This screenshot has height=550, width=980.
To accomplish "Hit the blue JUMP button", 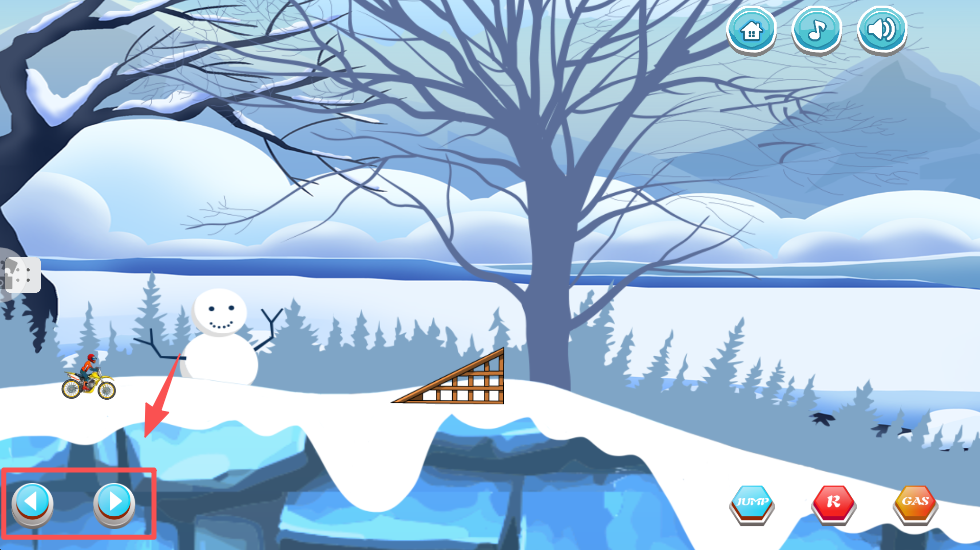I will (750, 502).
